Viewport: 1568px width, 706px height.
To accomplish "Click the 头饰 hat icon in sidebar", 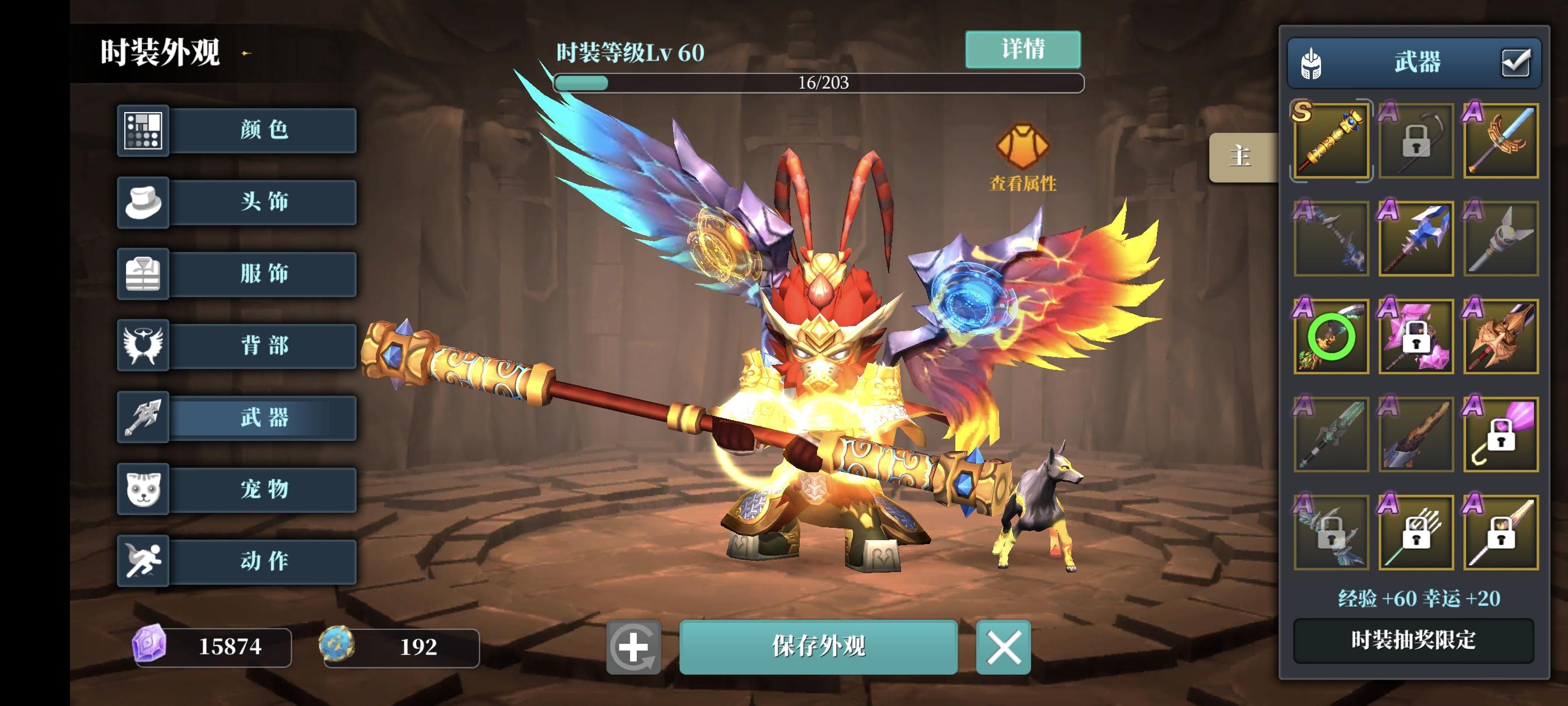I will [x=142, y=203].
